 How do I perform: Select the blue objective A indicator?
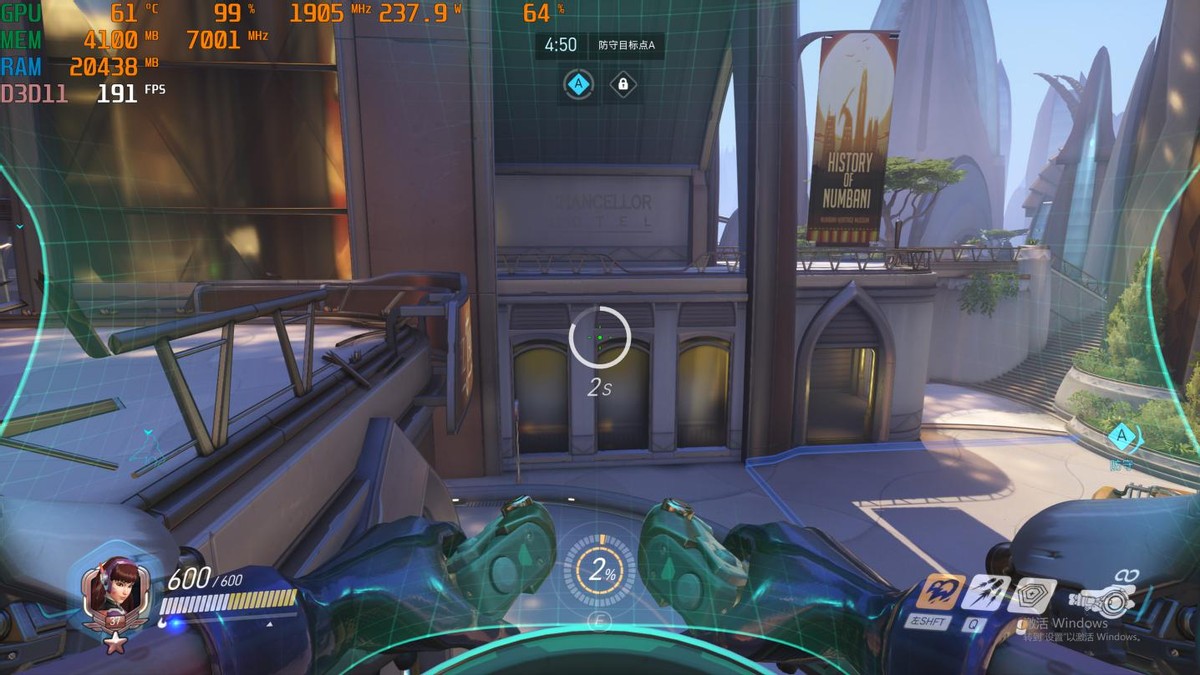coord(578,85)
